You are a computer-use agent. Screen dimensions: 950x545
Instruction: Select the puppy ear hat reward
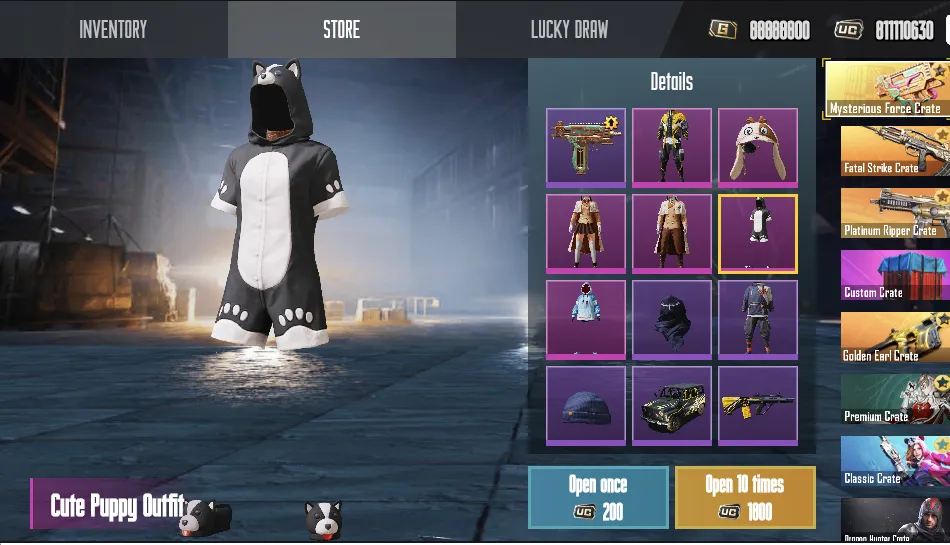[x=758, y=147]
